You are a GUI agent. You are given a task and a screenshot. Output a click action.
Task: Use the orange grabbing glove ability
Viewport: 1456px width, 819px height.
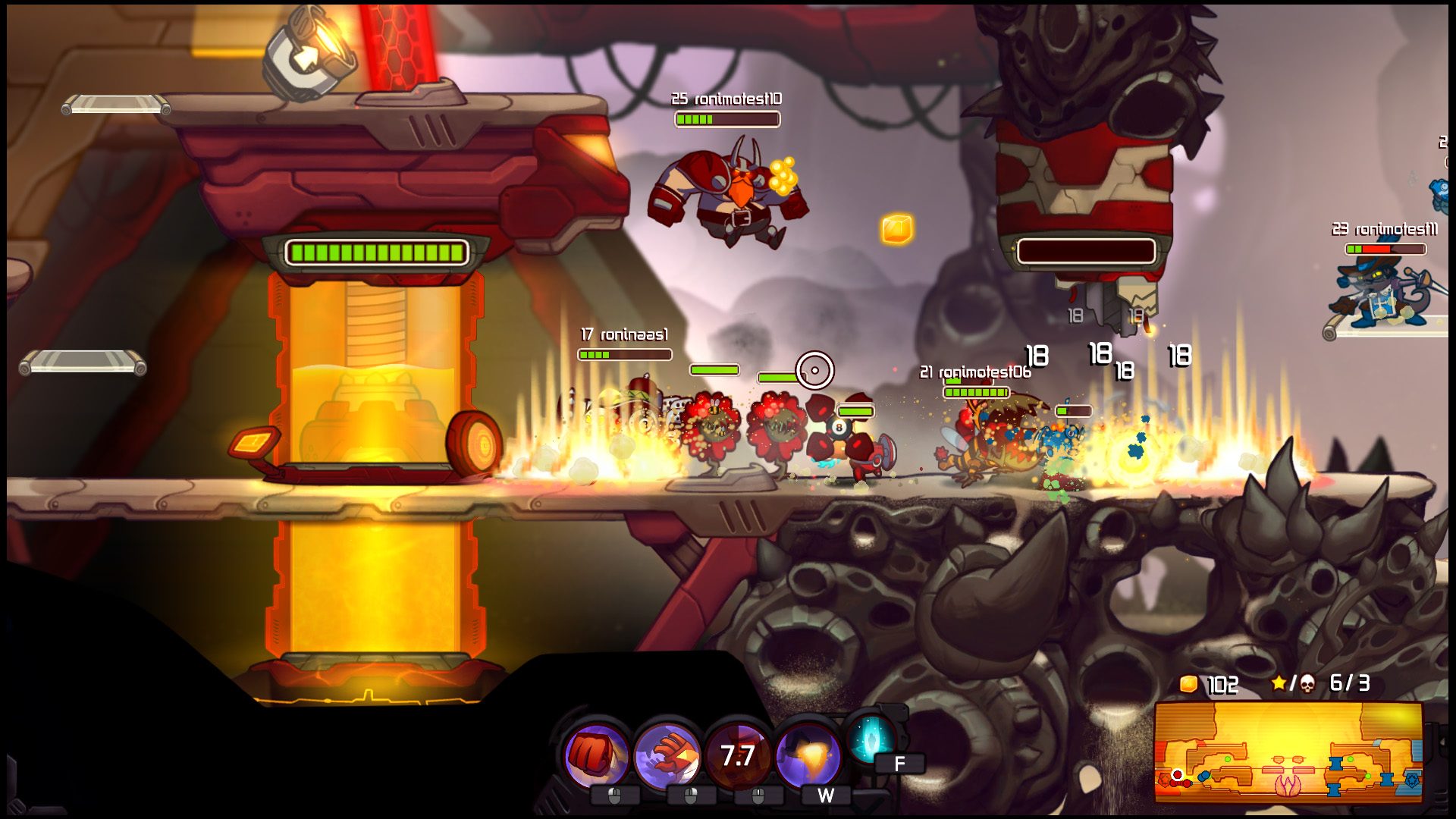coord(667,755)
